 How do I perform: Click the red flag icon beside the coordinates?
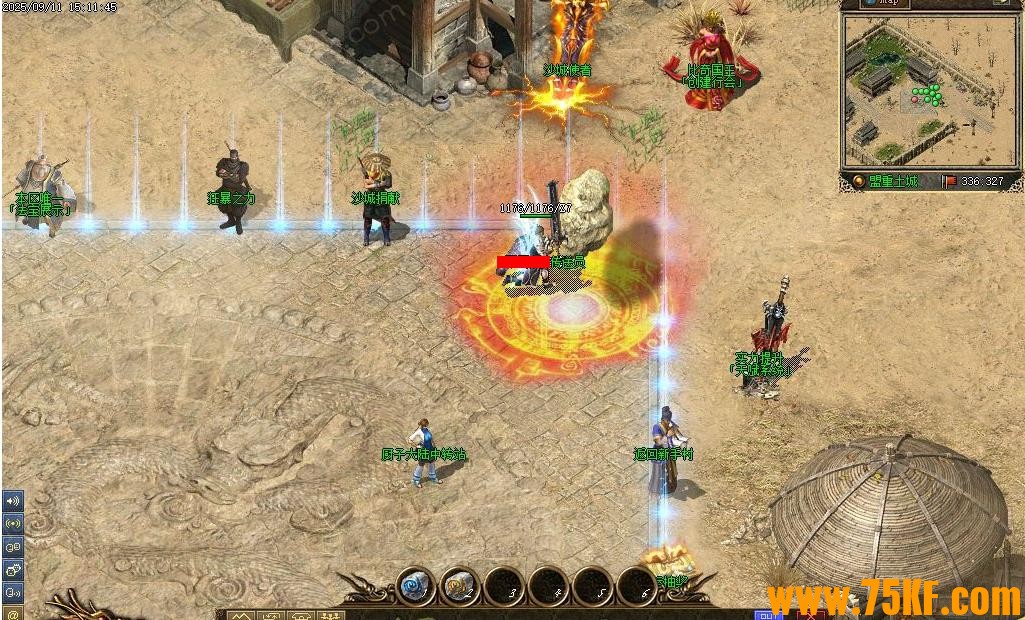(948, 181)
